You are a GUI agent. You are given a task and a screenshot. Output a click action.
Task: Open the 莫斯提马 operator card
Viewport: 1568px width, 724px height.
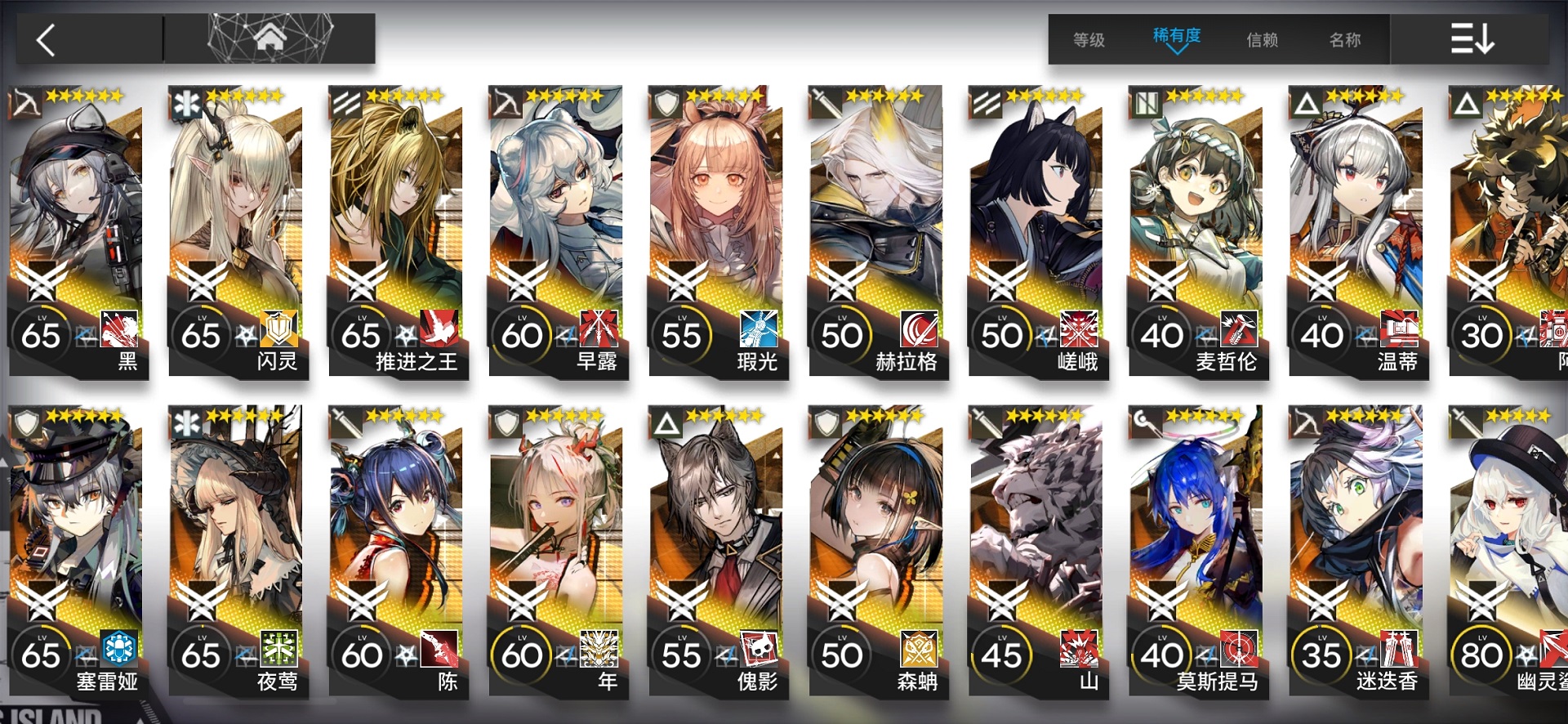1198,552
